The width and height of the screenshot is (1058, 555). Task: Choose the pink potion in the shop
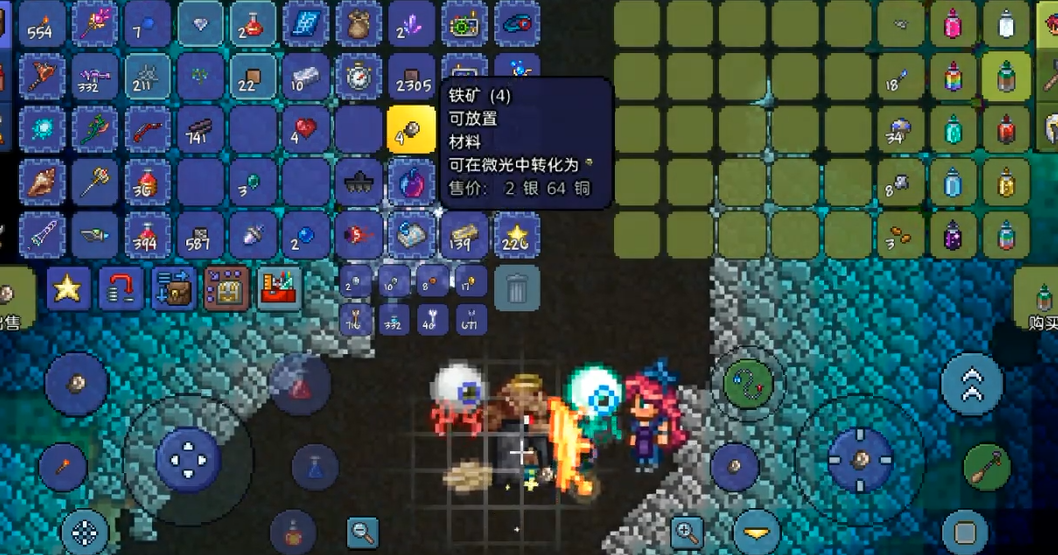953,24
